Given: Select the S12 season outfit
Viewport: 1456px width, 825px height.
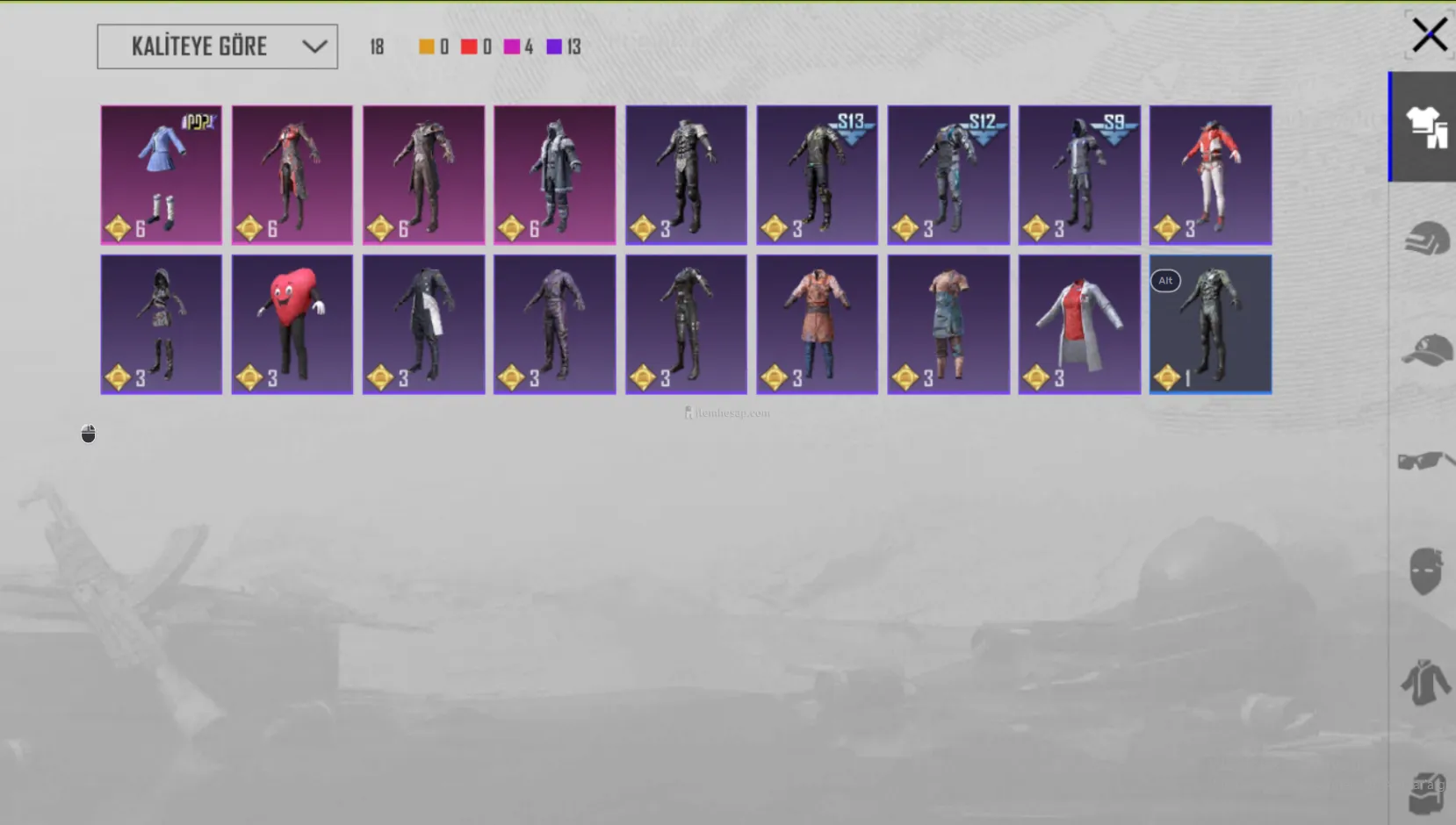Looking at the screenshot, I should point(948,175).
